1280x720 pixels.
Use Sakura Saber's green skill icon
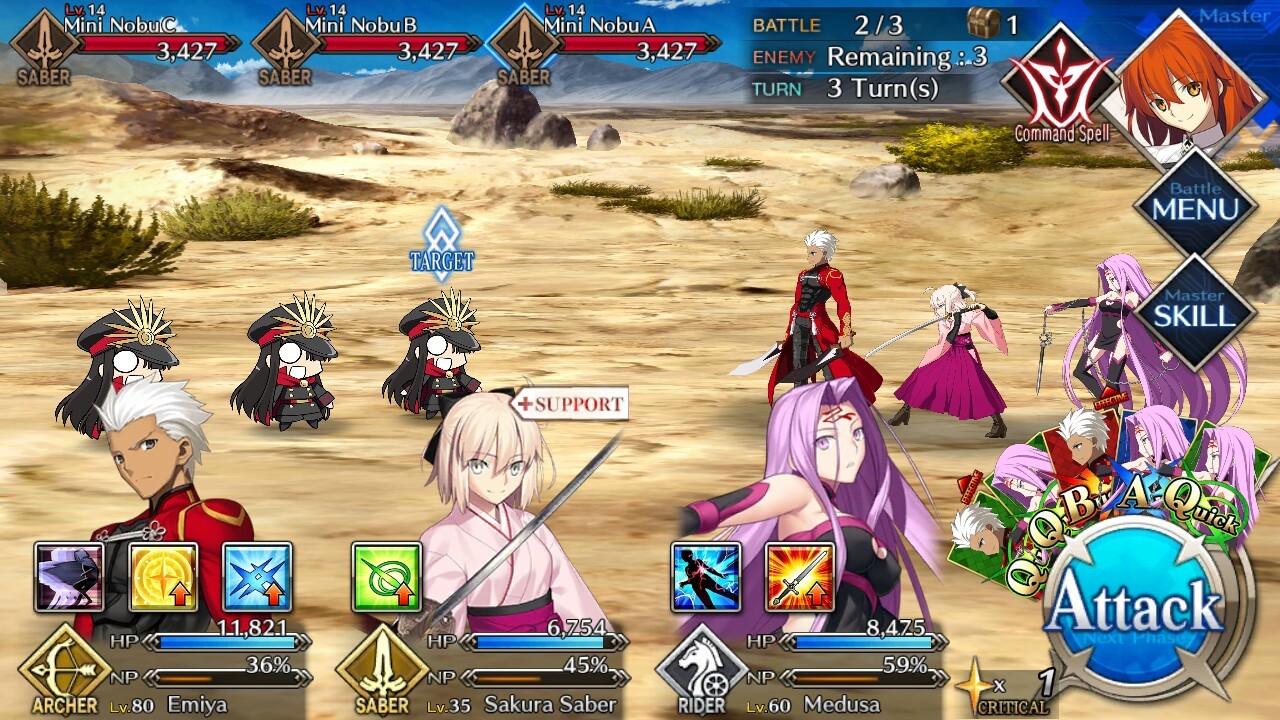(x=386, y=577)
